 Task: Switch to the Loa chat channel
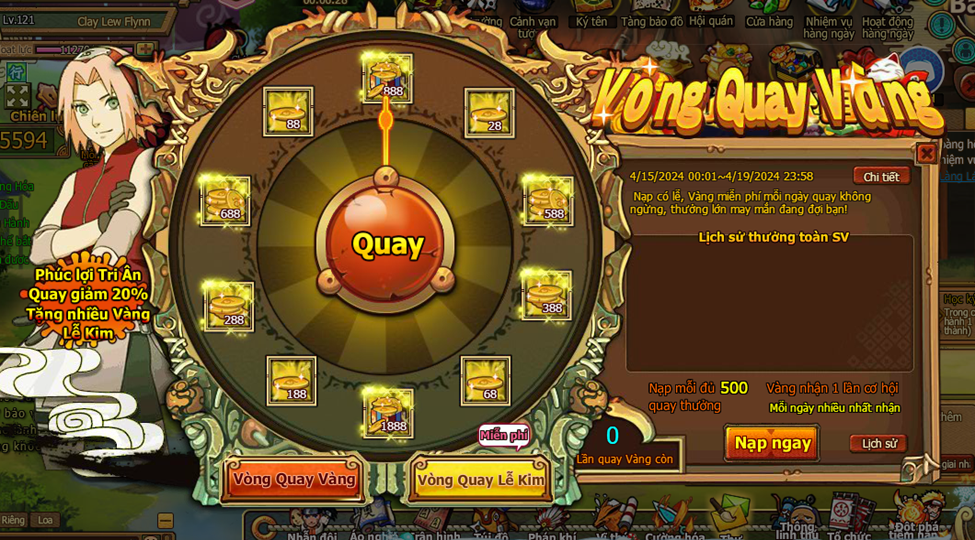[44, 520]
